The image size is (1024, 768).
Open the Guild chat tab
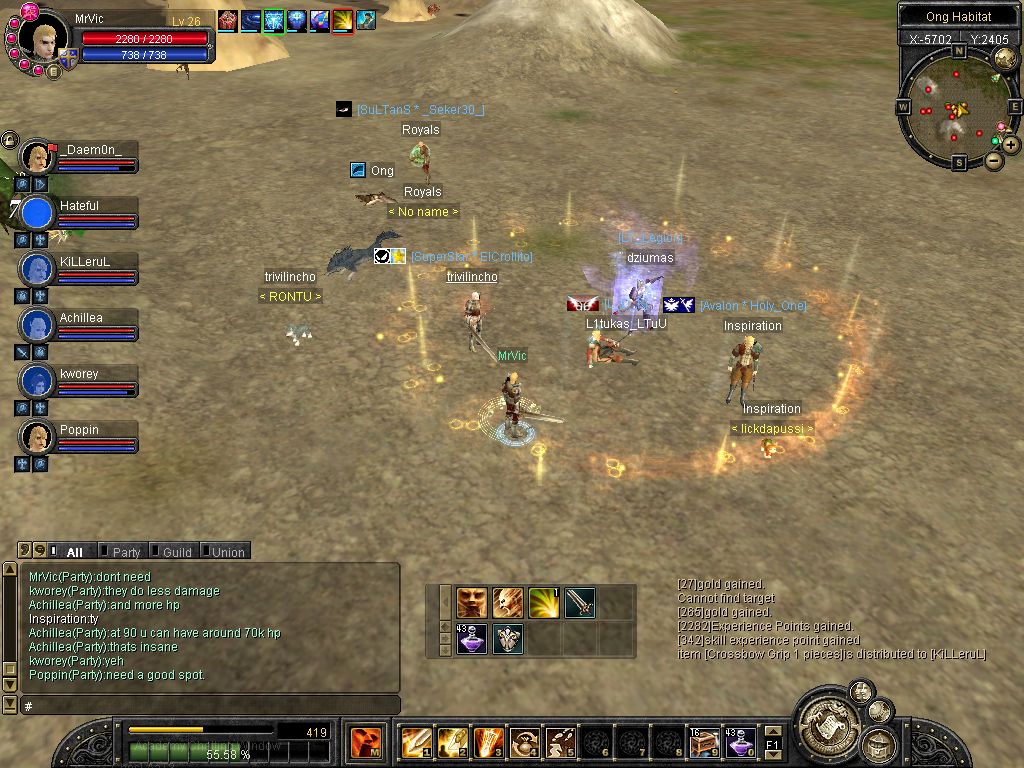click(175, 551)
